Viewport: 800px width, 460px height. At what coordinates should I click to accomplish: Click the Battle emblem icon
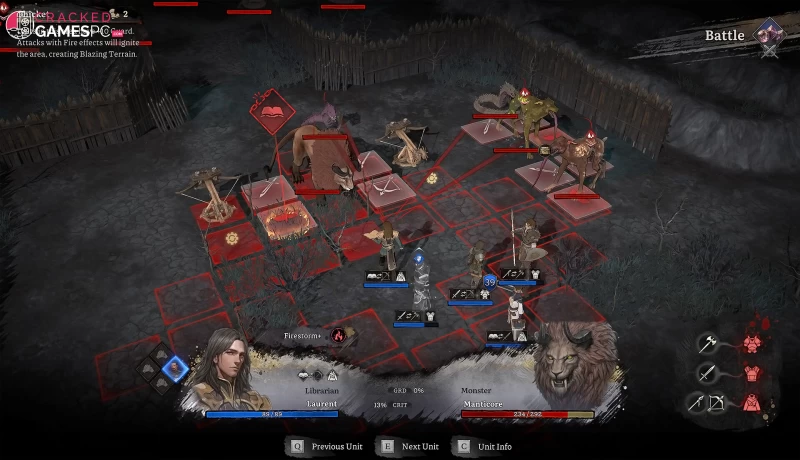pos(770,34)
